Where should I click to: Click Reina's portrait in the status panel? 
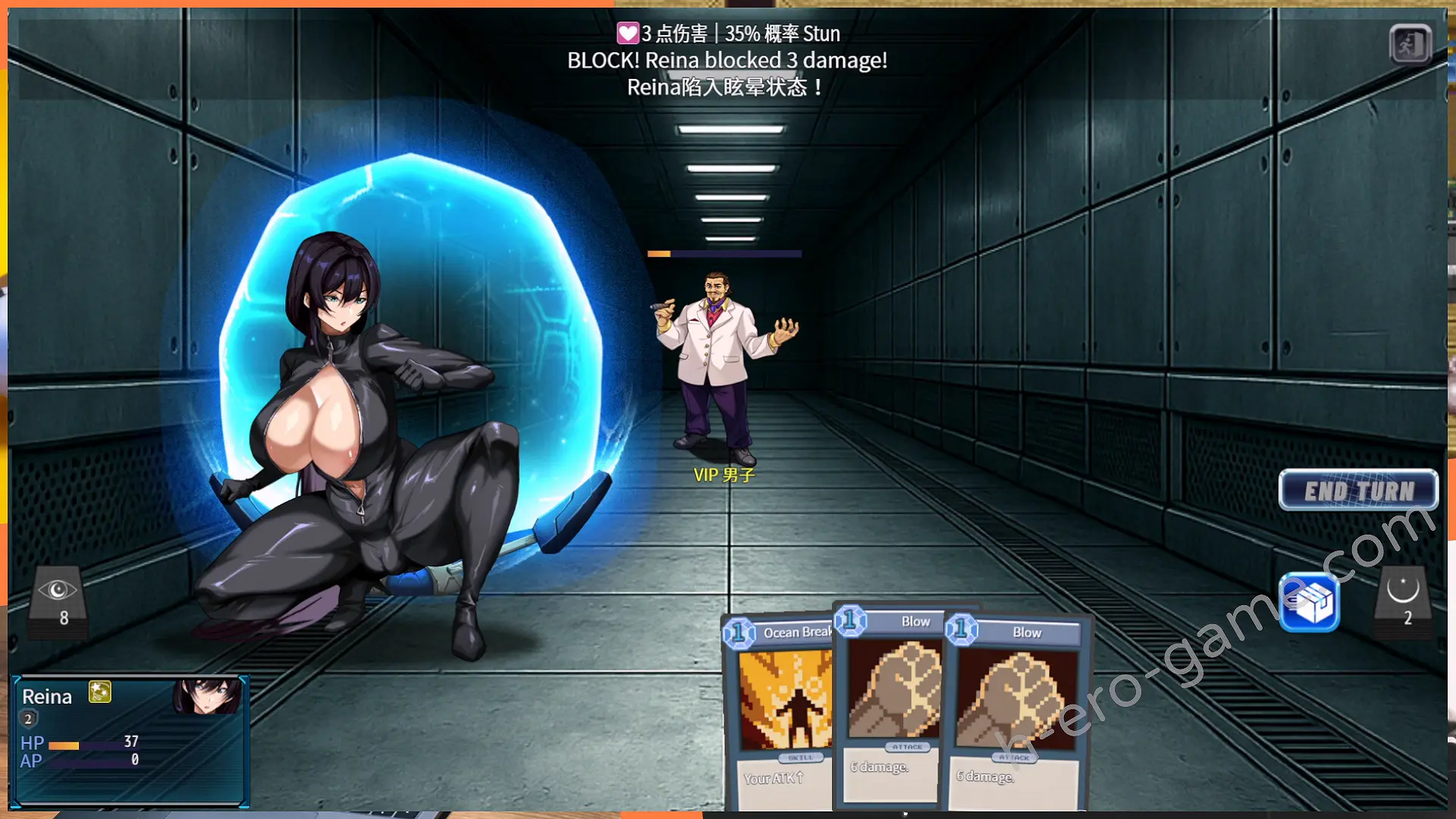[207, 696]
